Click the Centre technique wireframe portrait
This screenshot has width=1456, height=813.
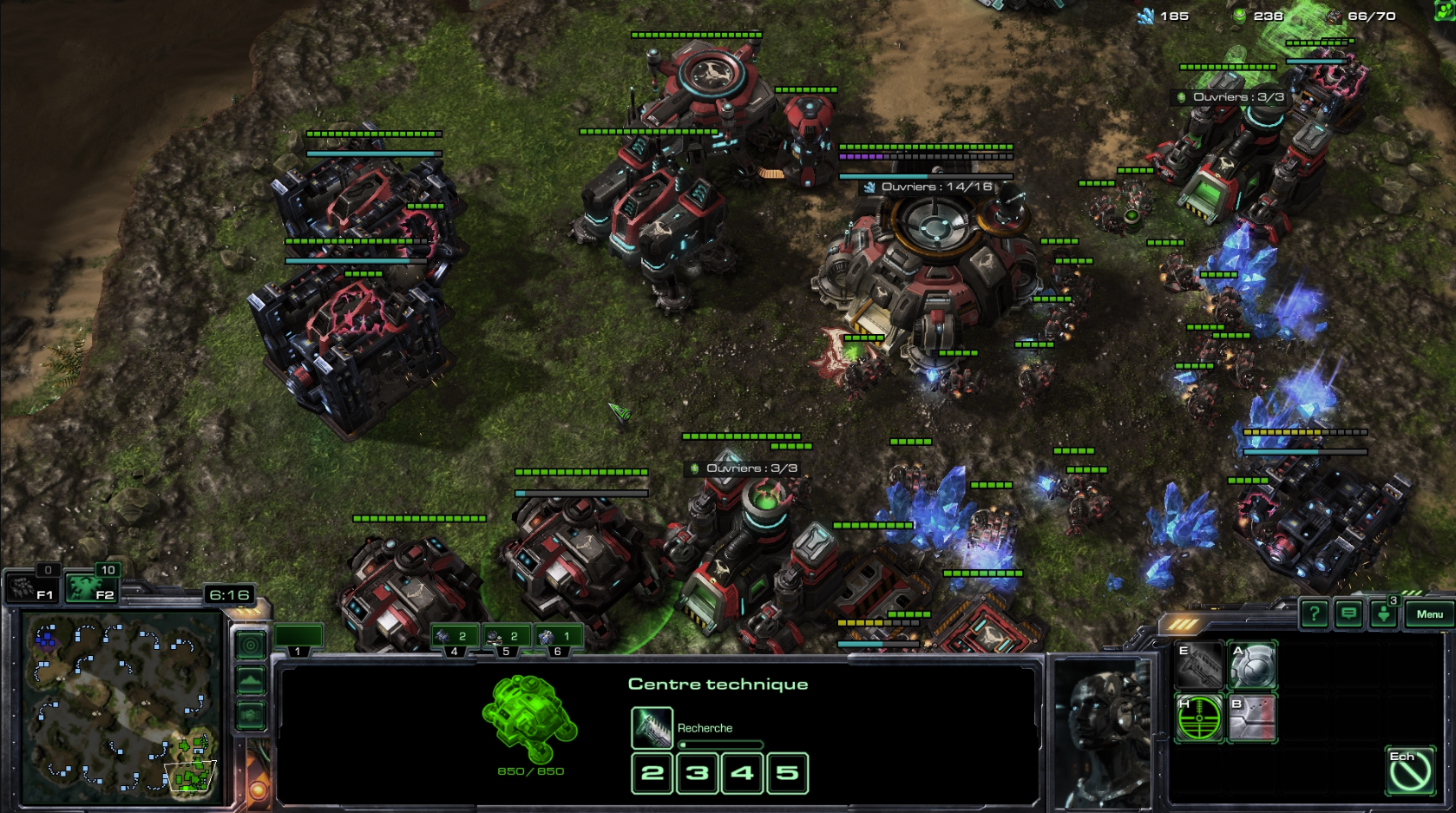(x=528, y=720)
